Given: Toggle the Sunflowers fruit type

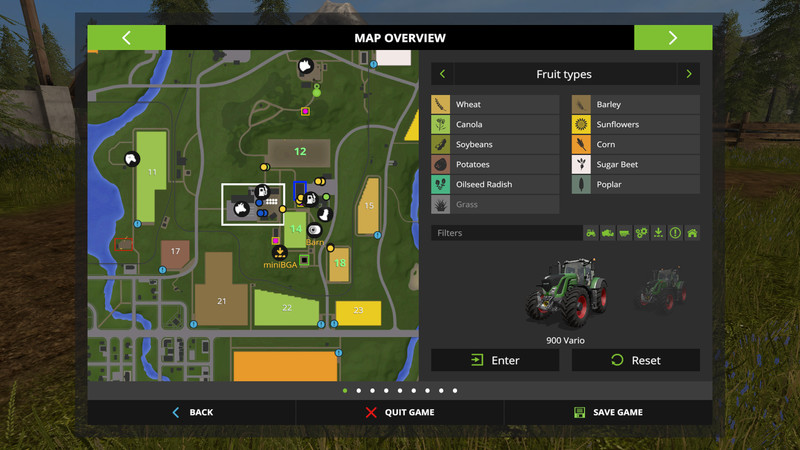Looking at the screenshot, I should tap(635, 125).
